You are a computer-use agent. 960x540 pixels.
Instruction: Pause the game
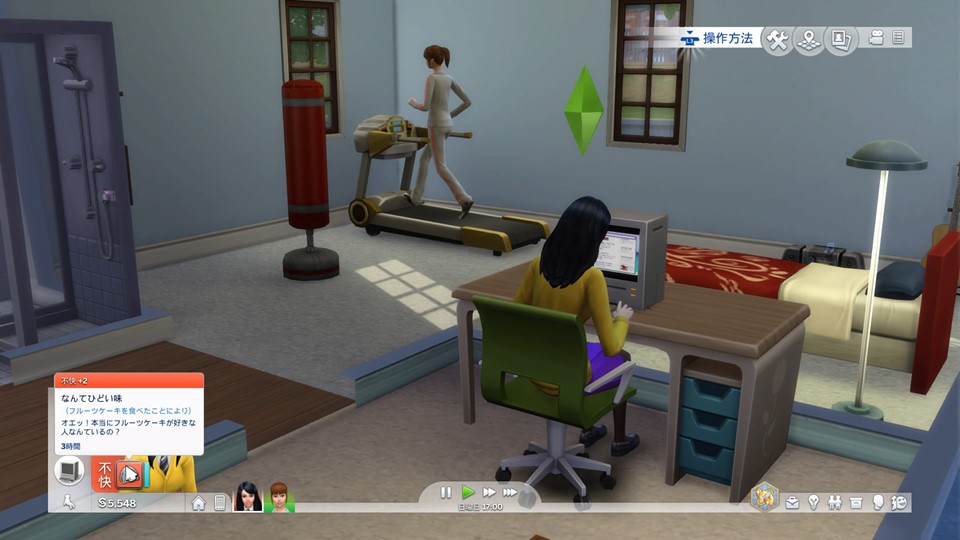coord(446,492)
